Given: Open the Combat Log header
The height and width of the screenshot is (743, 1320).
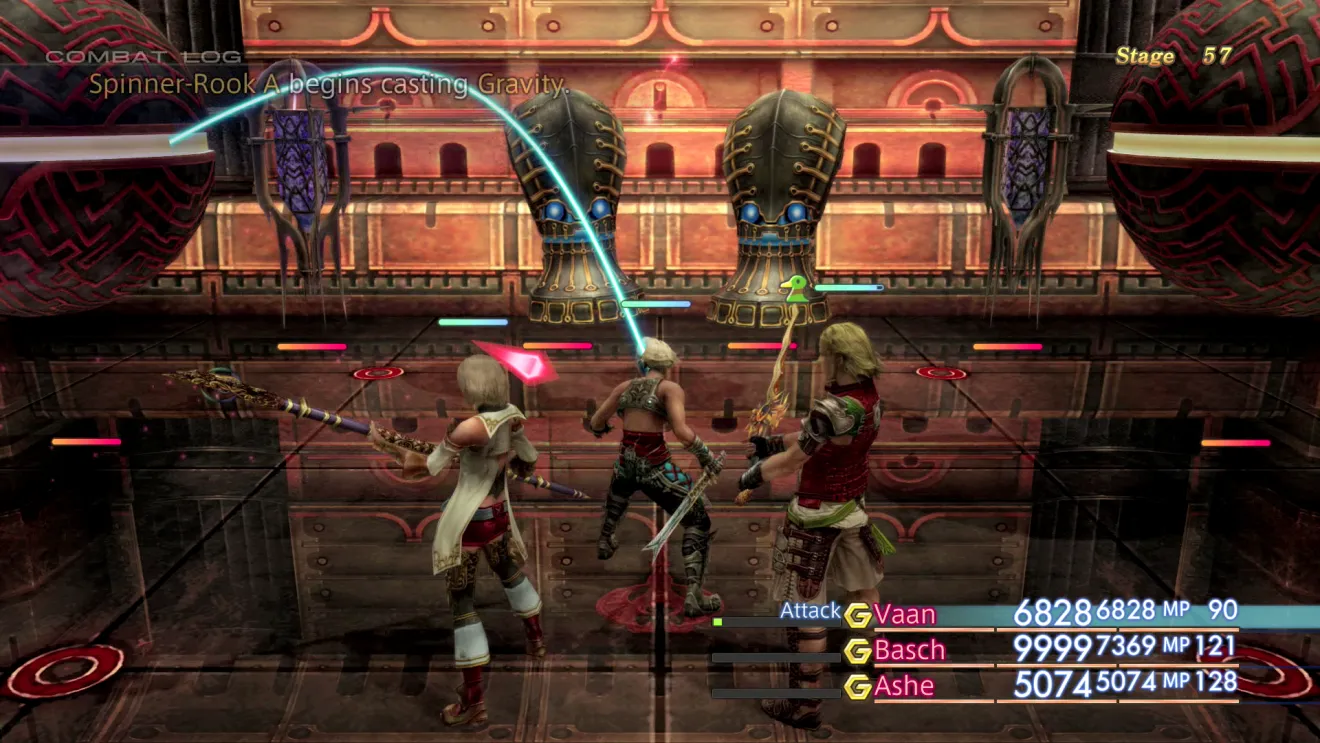Looking at the screenshot, I should [x=144, y=57].
